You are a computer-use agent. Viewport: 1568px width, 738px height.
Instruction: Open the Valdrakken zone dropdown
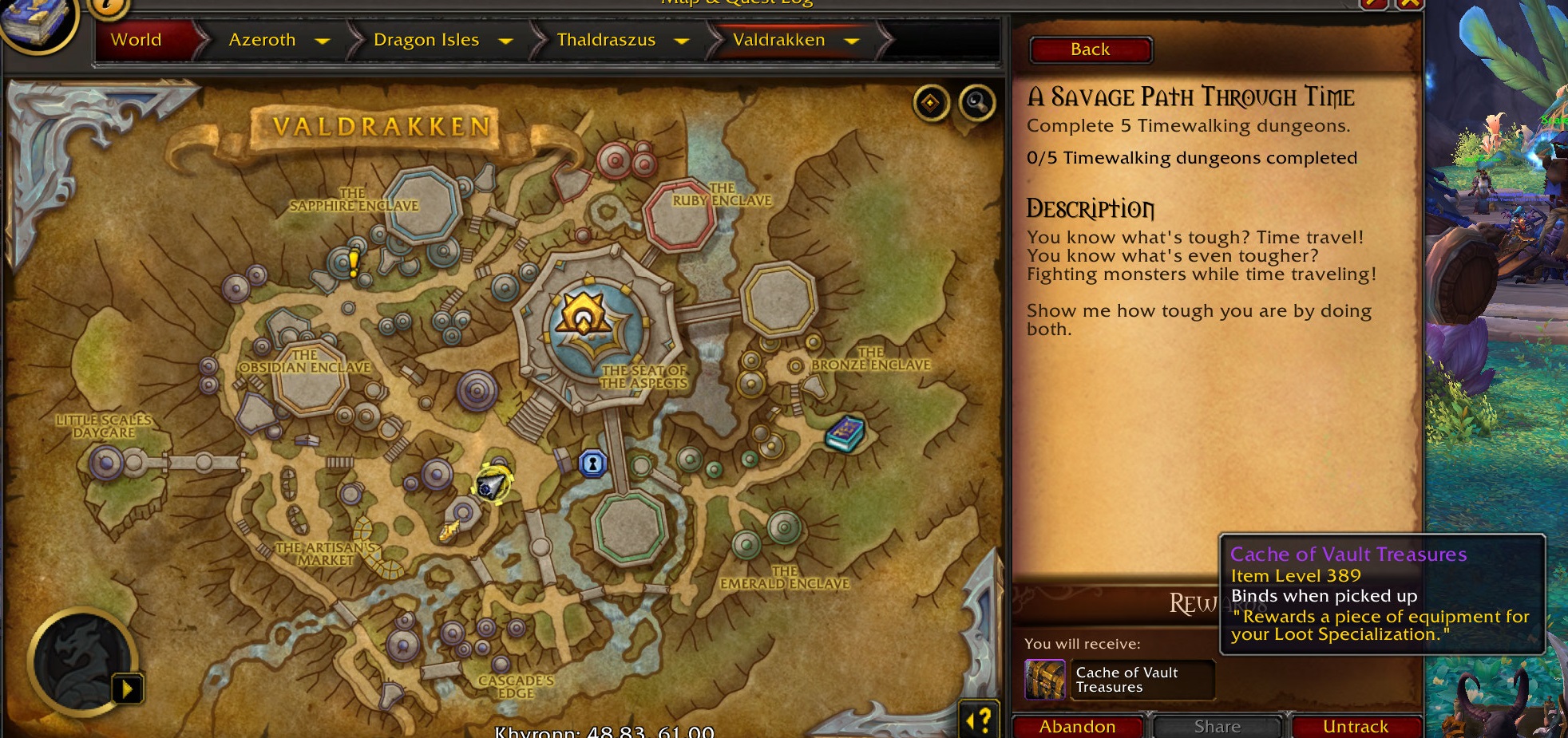tap(851, 40)
